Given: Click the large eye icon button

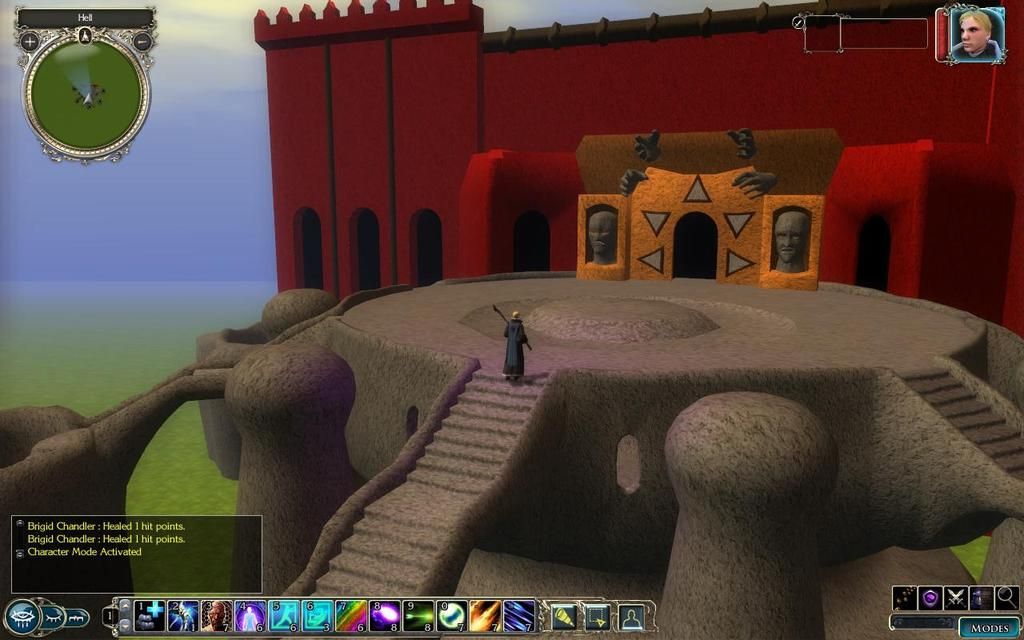Looking at the screenshot, I should [x=22, y=617].
